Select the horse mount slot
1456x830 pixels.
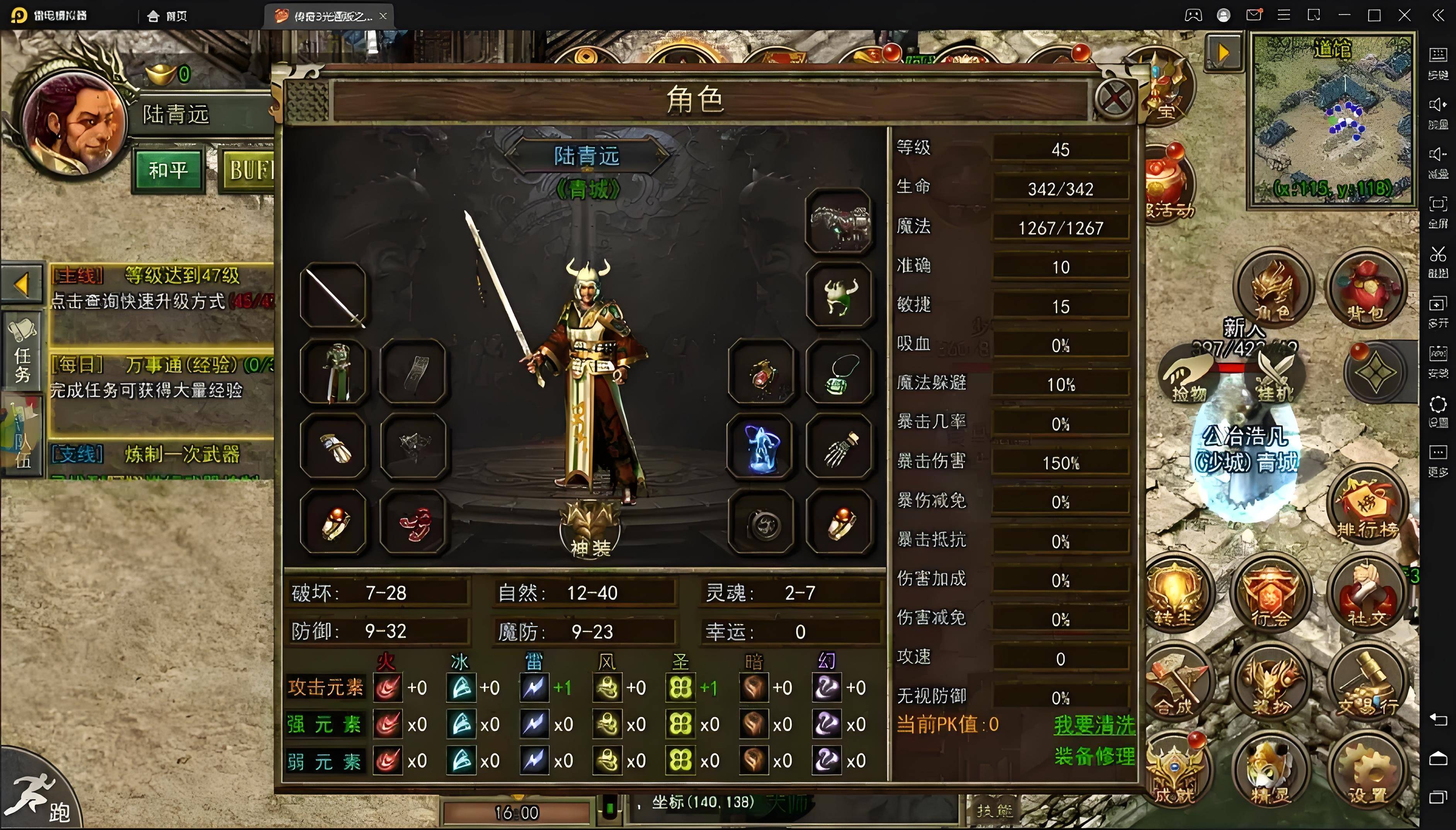coord(839,222)
